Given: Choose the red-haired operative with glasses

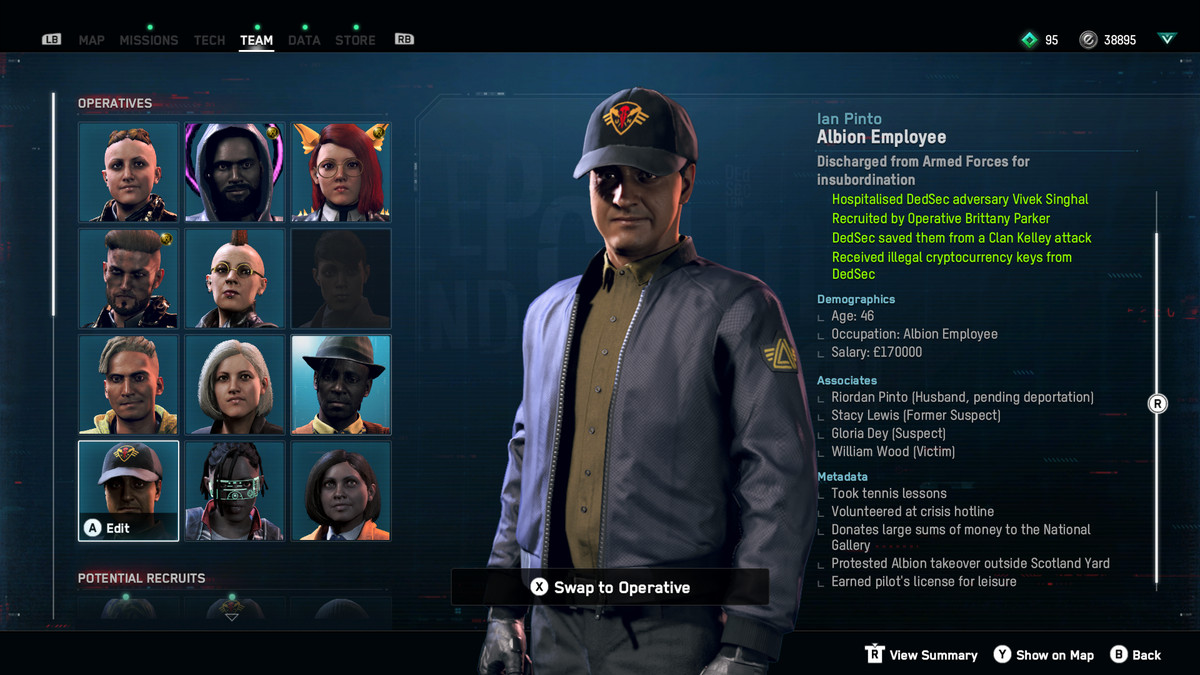Looking at the screenshot, I should [341, 172].
